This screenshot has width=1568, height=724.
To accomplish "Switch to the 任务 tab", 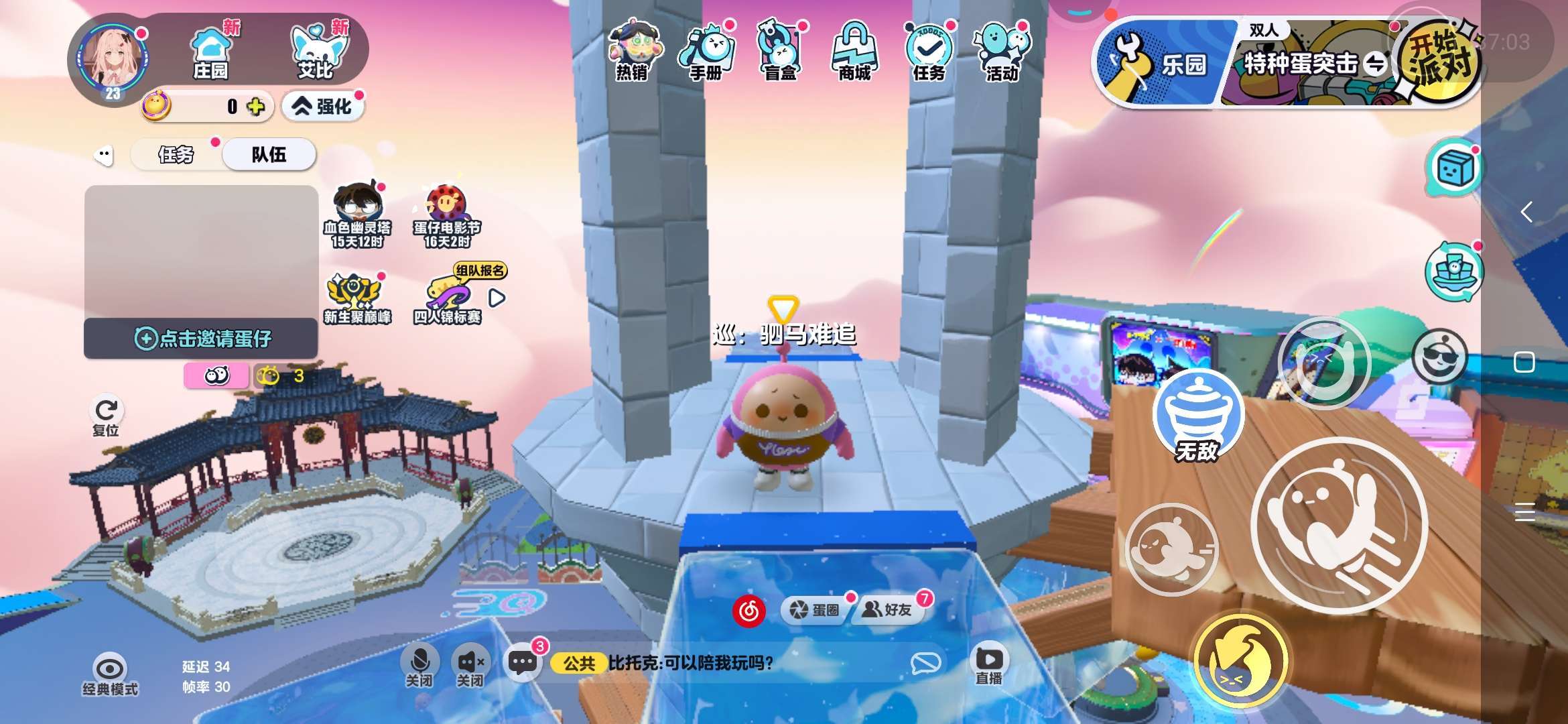I will (x=176, y=155).
